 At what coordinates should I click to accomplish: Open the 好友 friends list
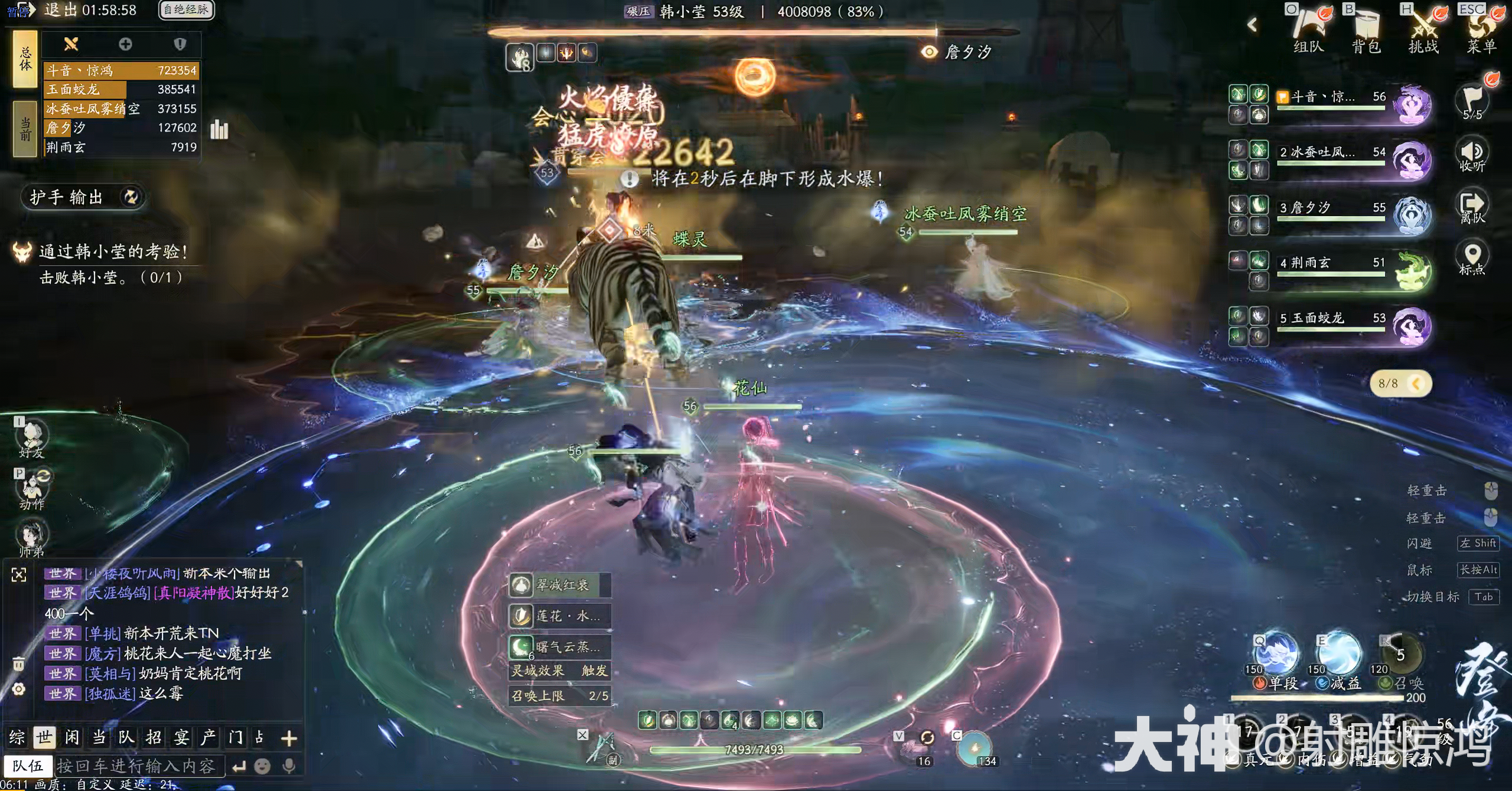tap(32, 440)
